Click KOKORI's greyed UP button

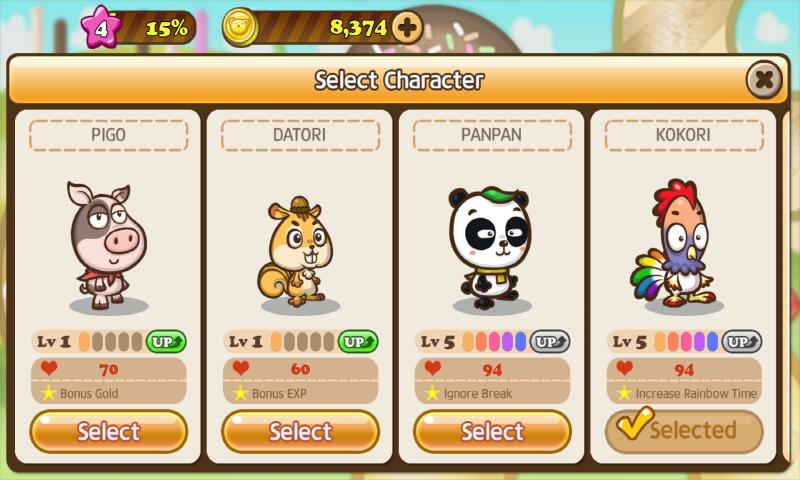click(741, 342)
